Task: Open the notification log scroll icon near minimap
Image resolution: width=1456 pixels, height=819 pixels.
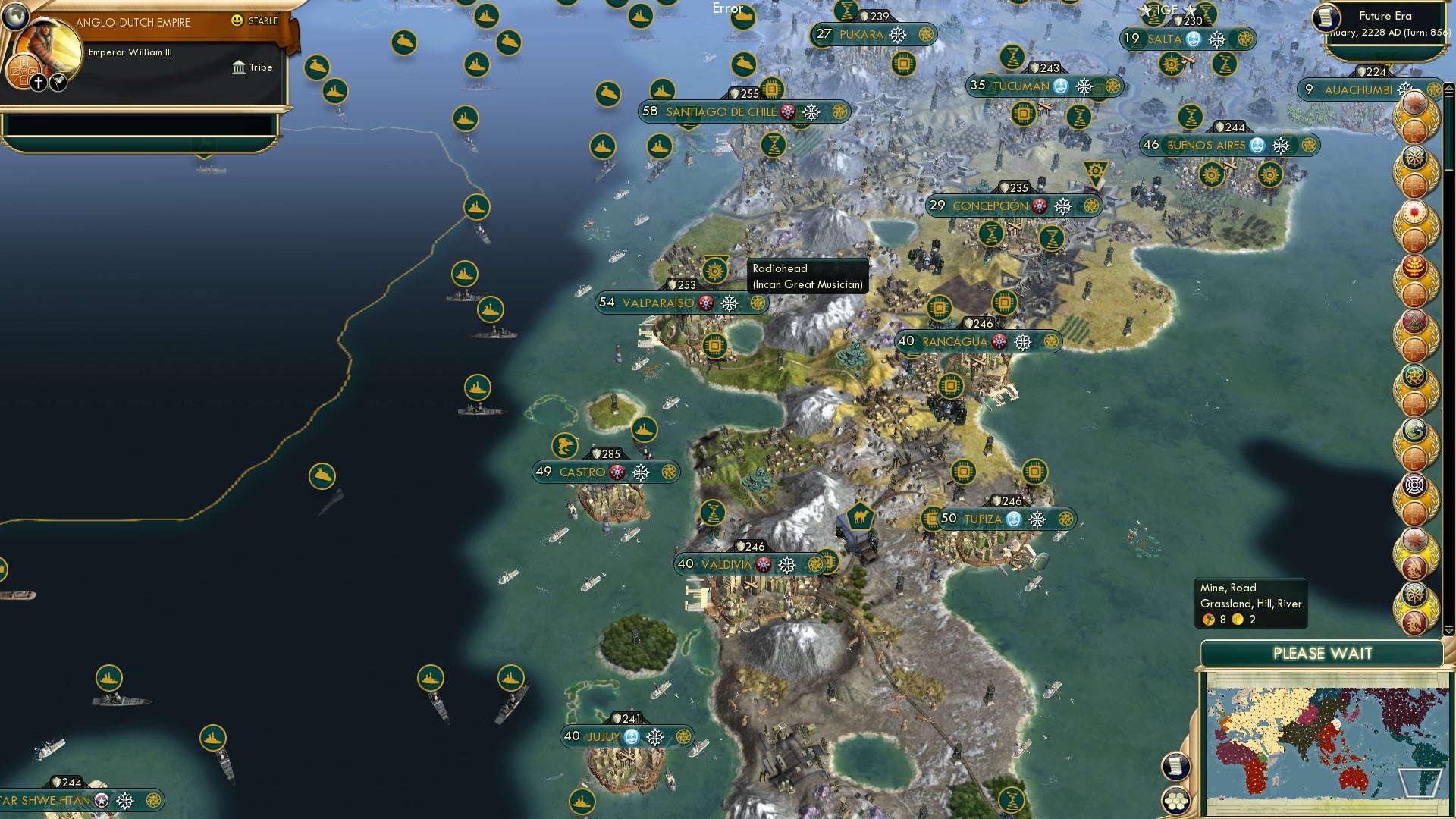Action: coord(1175,767)
